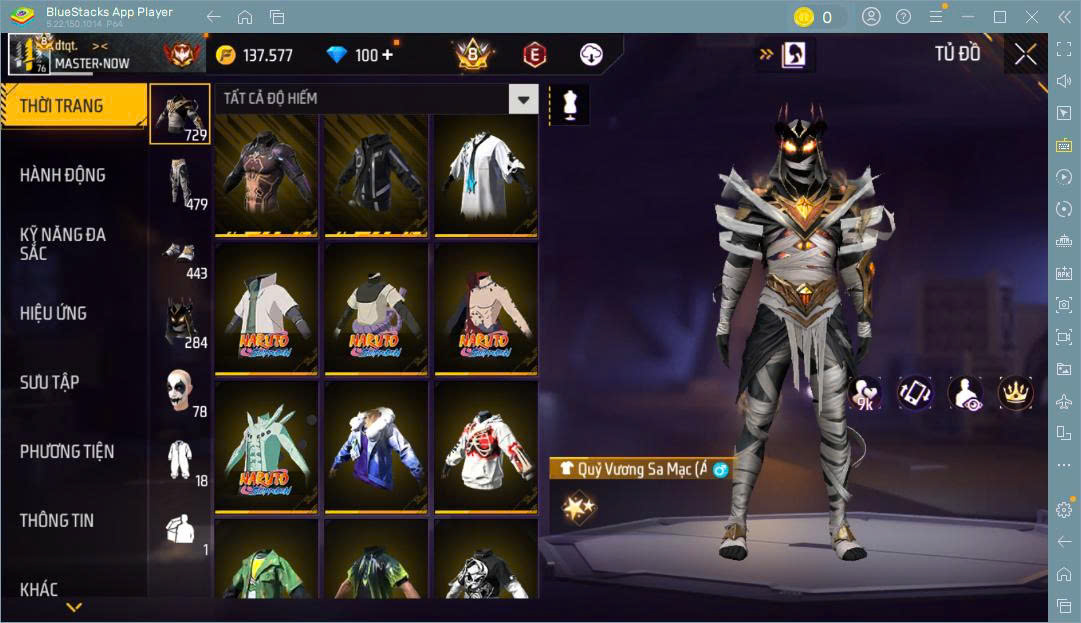The image size is (1081, 623).
Task: Select the Hiệu Ứng category
Action: (x=54, y=313)
